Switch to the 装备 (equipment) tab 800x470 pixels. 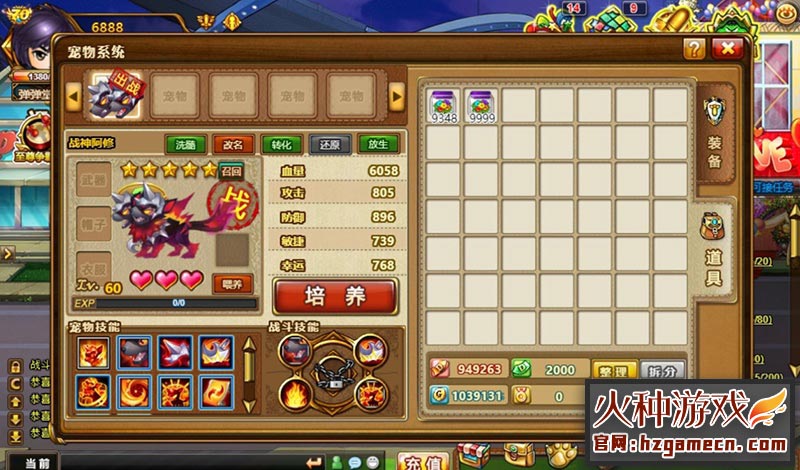[714, 135]
